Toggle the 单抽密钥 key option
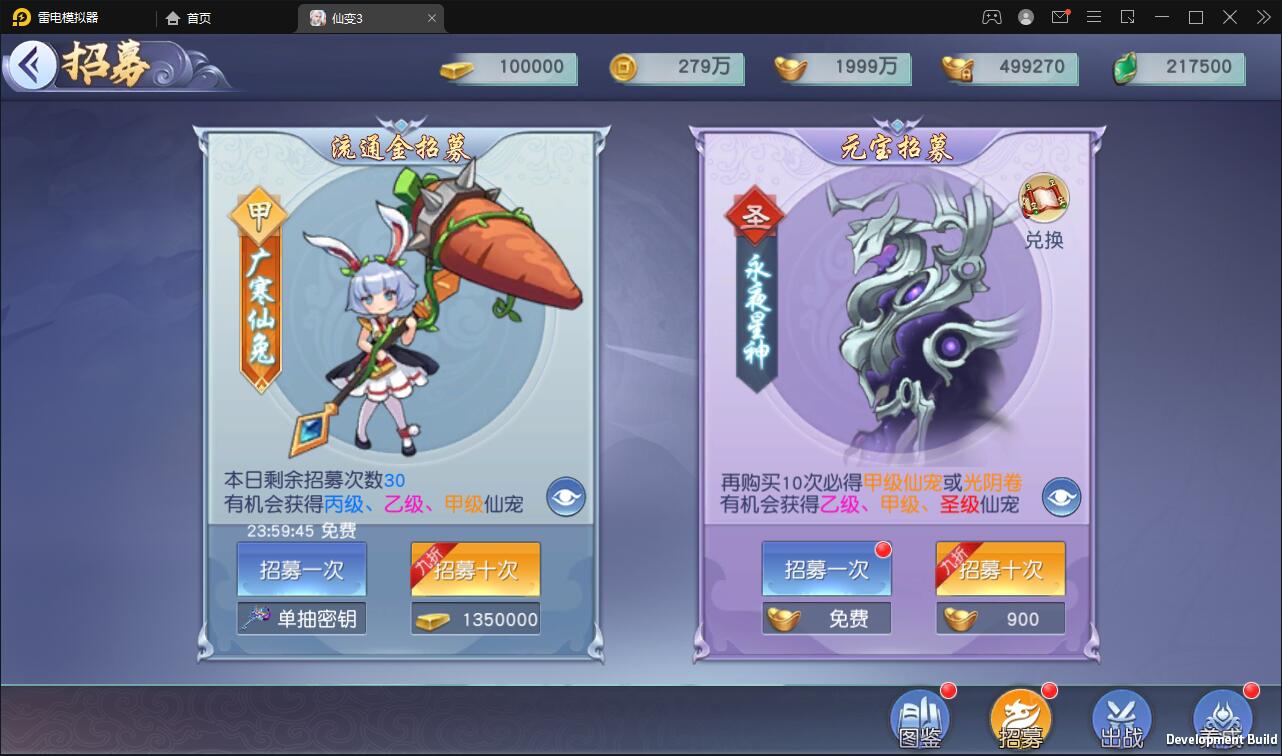1282x756 pixels. (301, 617)
